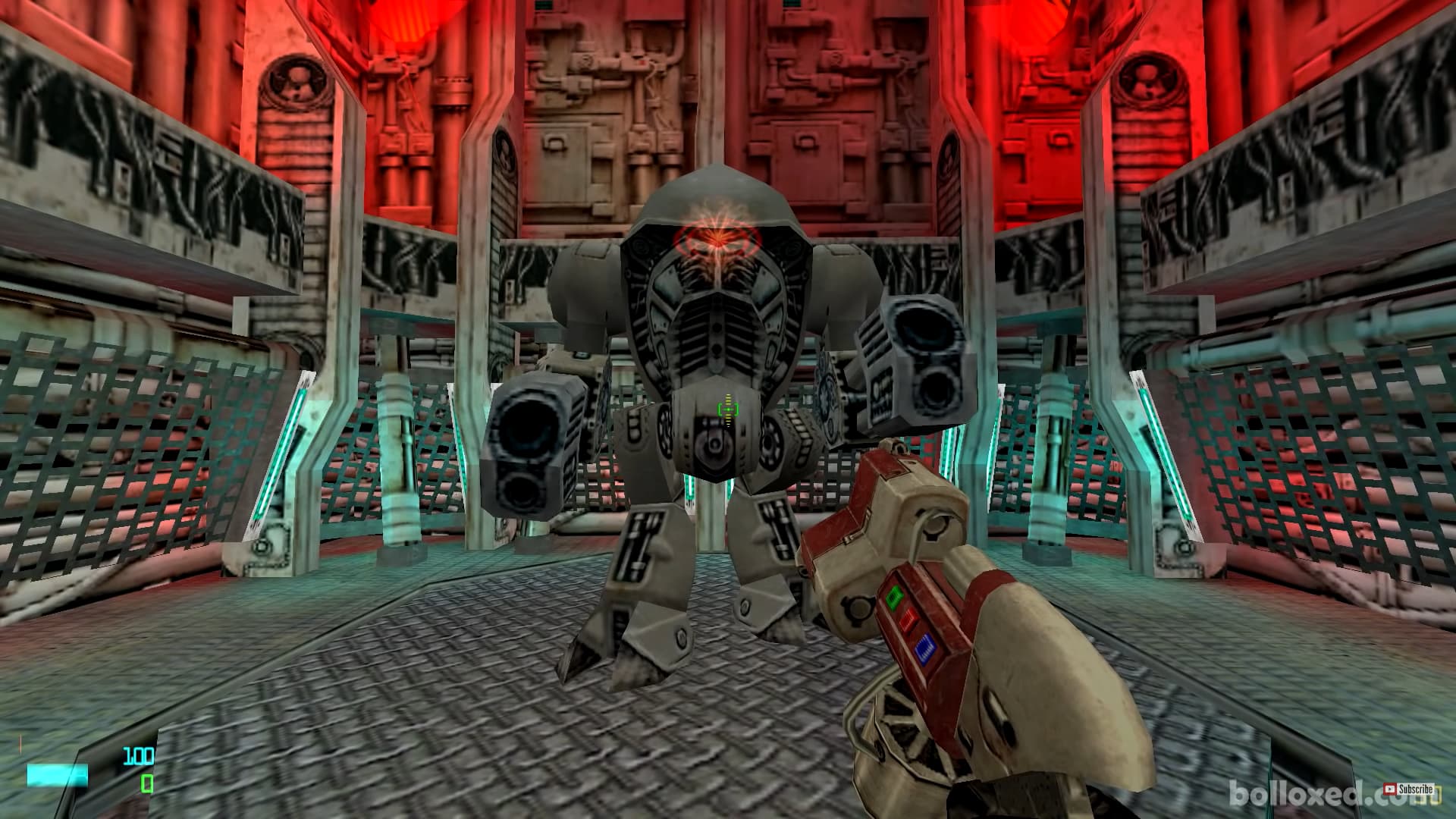Click the YouTube Subscribe button overlay

1408,790
